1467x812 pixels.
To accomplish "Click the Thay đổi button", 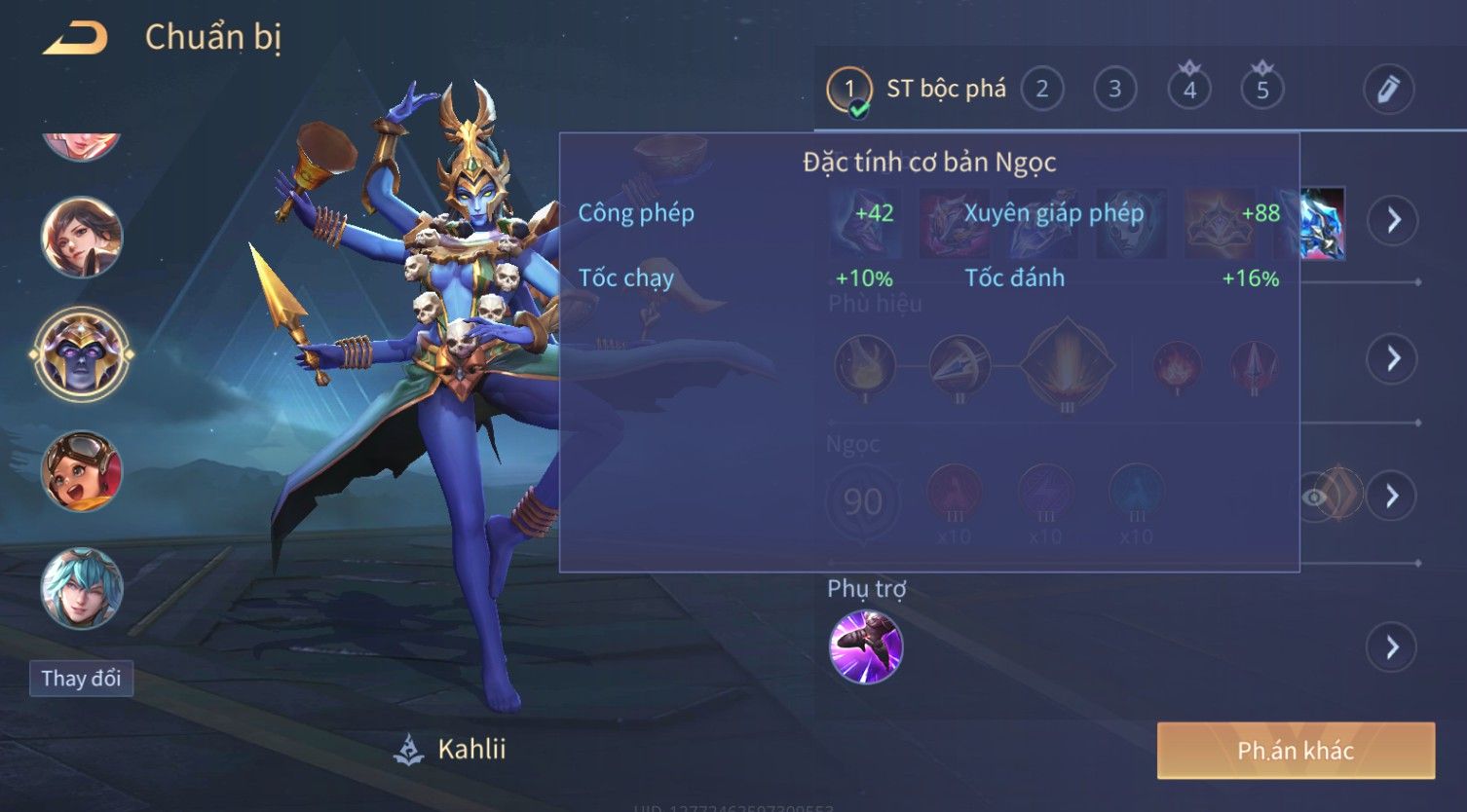I will [x=81, y=679].
